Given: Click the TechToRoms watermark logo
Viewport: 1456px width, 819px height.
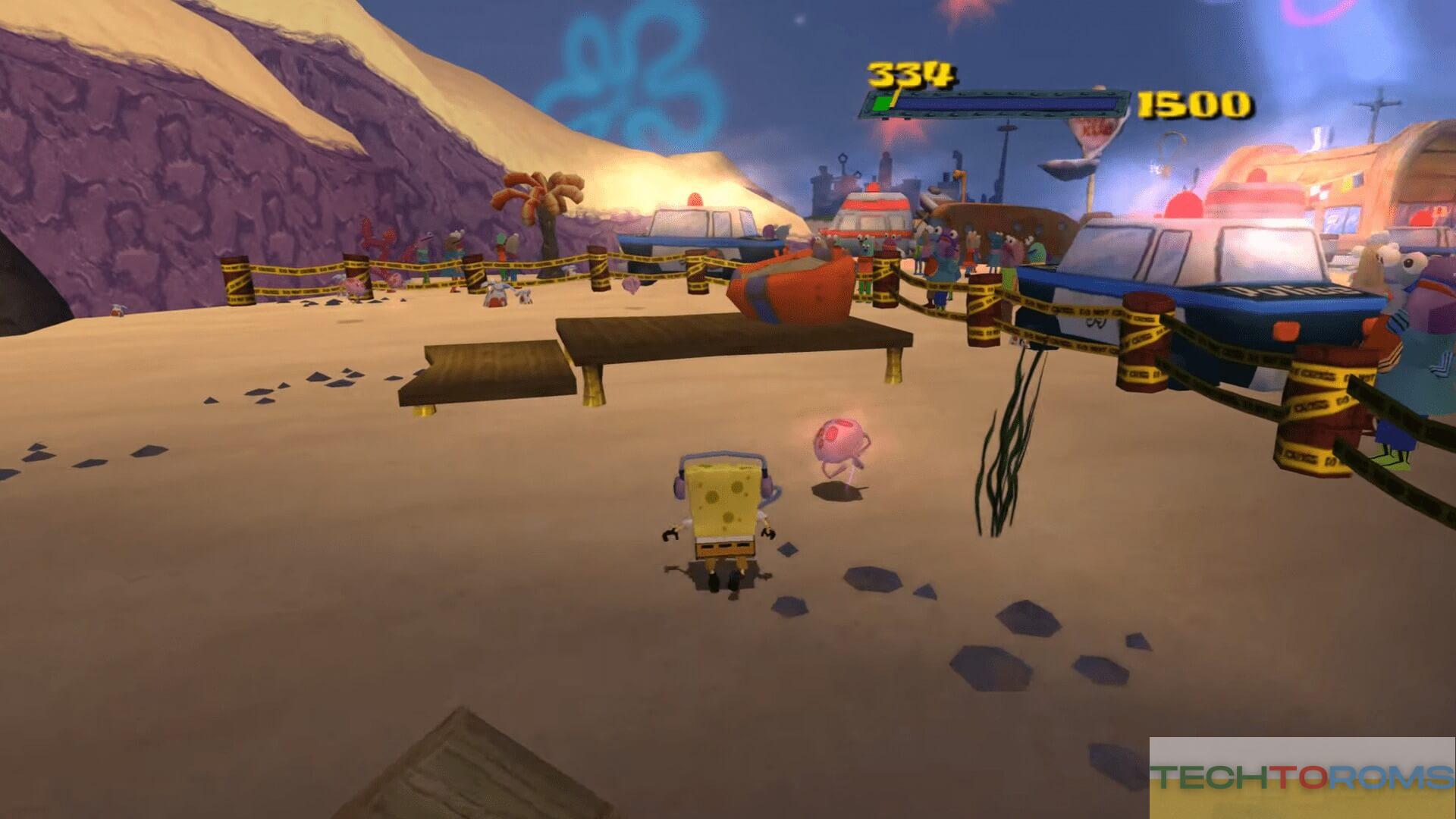Looking at the screenshot, I should click(1301, 777).
